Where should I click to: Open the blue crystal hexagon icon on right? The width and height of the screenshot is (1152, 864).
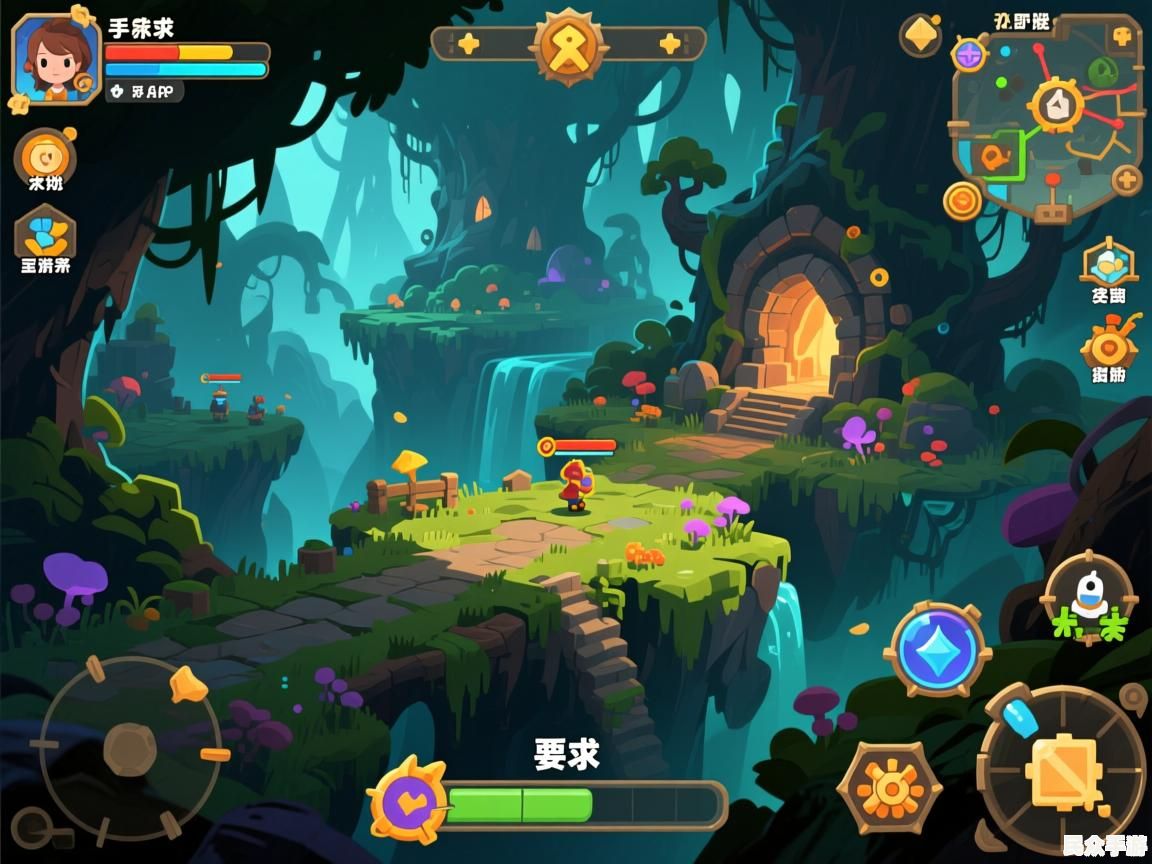(x=1108, y=263)
